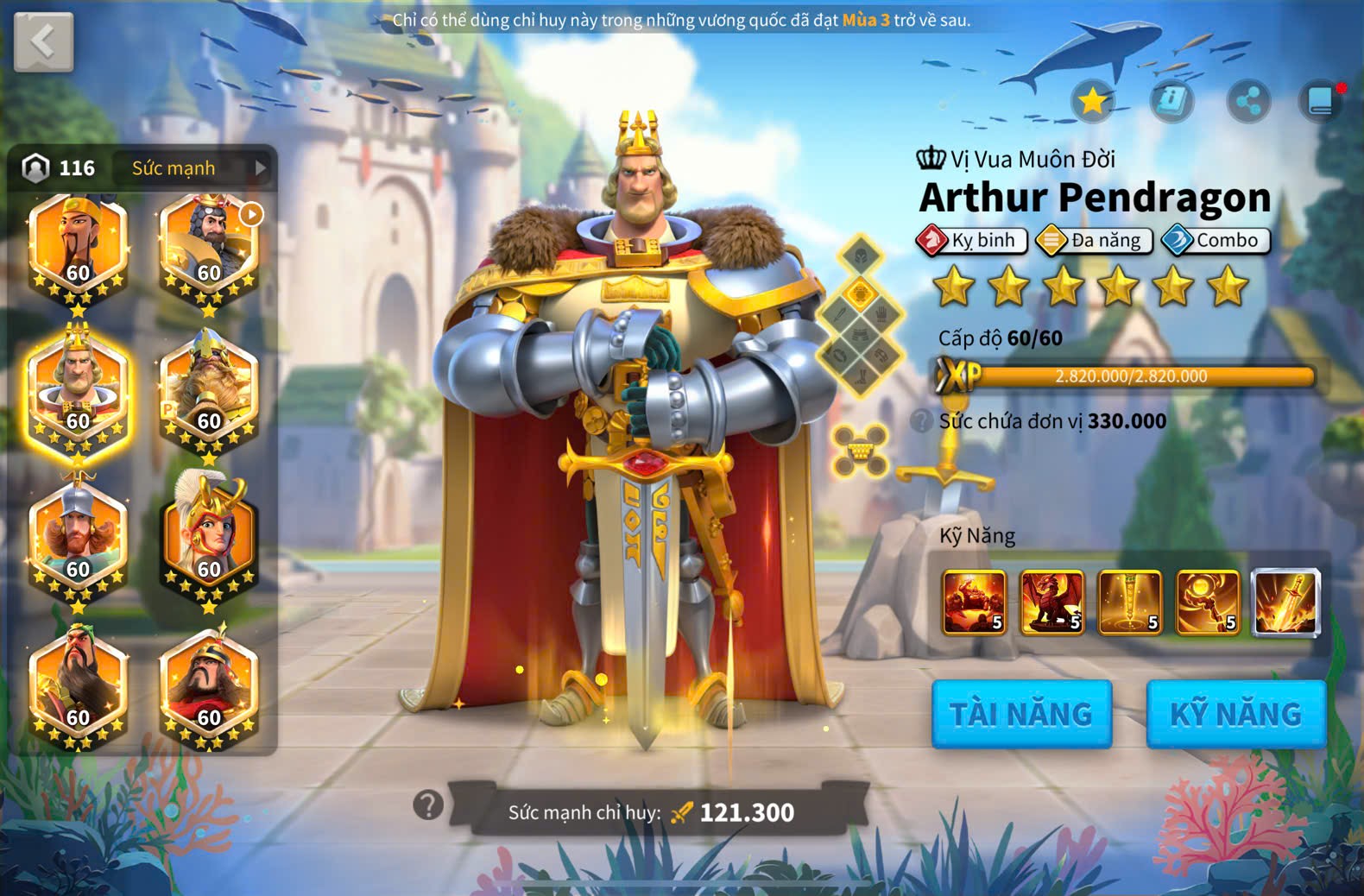The width and height of the screenshot is (1364, 896).
Task: Open the diamond-shaped equipment panel
Action: point(861,316)
